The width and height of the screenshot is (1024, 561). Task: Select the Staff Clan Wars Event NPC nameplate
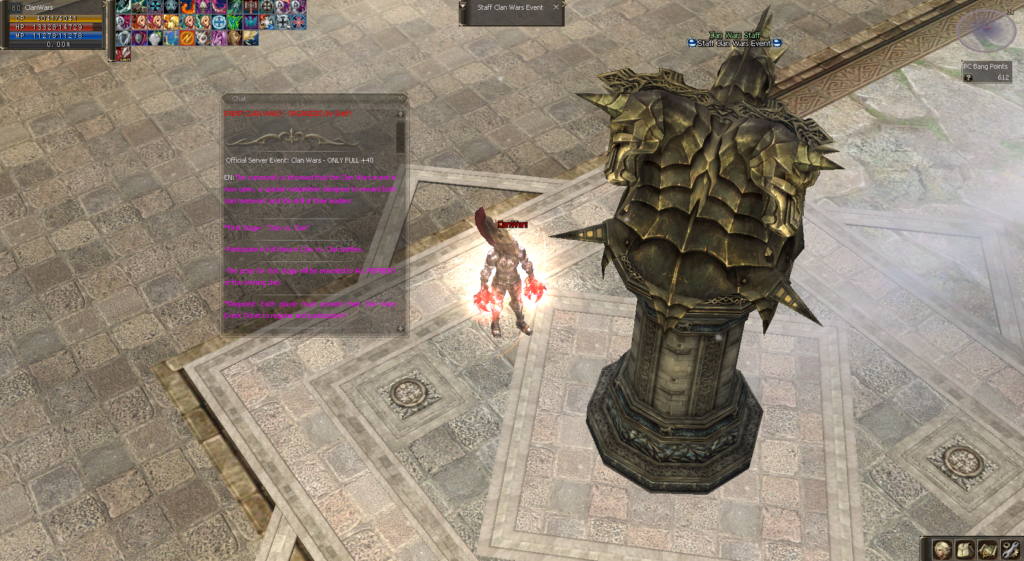click(733, 43)
